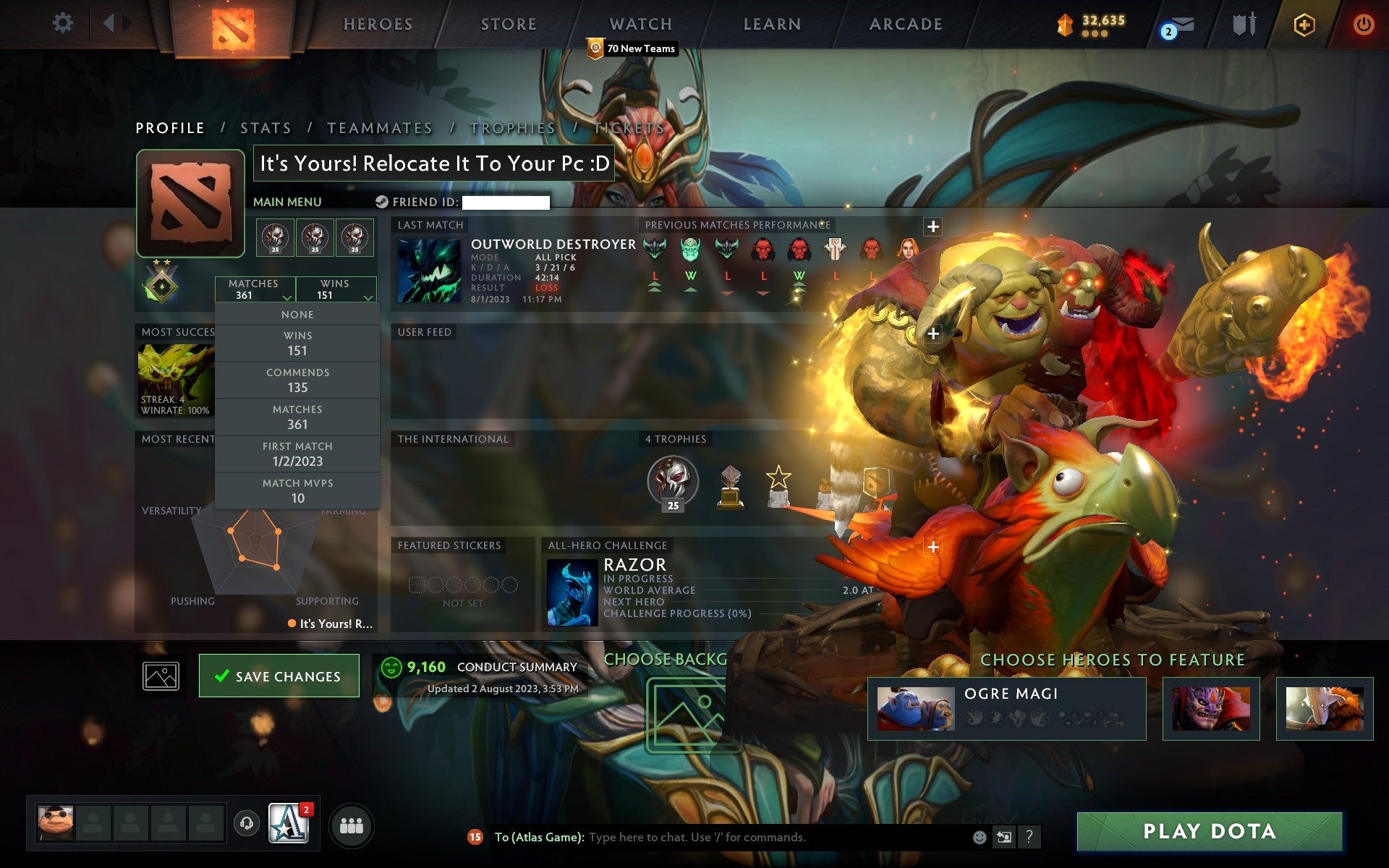The image size is (1389, 868).
Task: Switch to the Stats tab
Action: (x=265, y=127)
